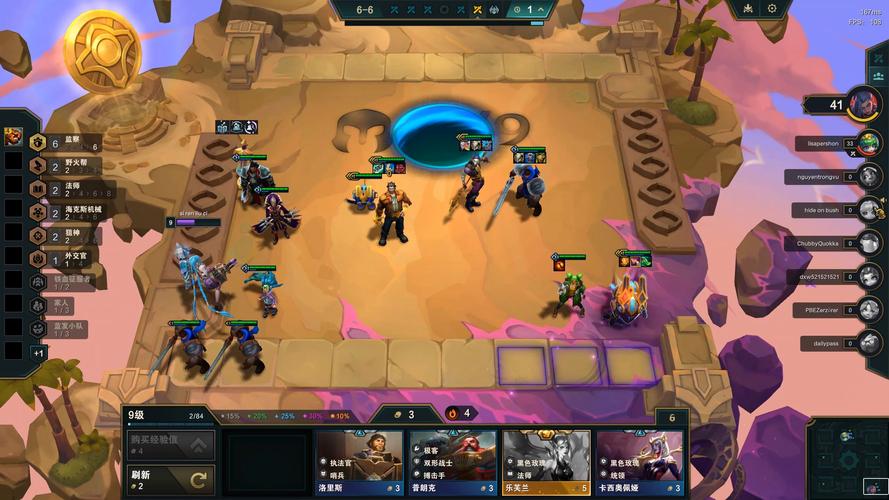Click the crossed-swords icon beside settings
Screen dimensions: 889x500
tap(748, 9)
